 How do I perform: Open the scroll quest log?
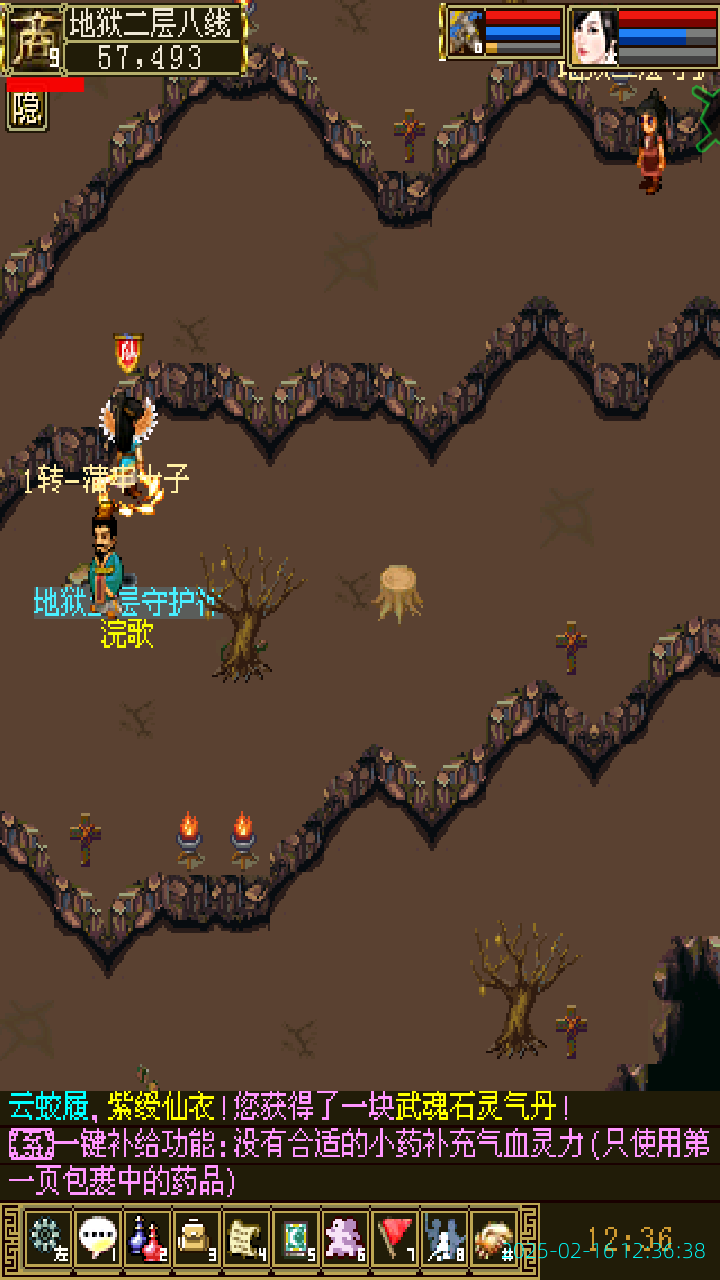pos(245,1239)
